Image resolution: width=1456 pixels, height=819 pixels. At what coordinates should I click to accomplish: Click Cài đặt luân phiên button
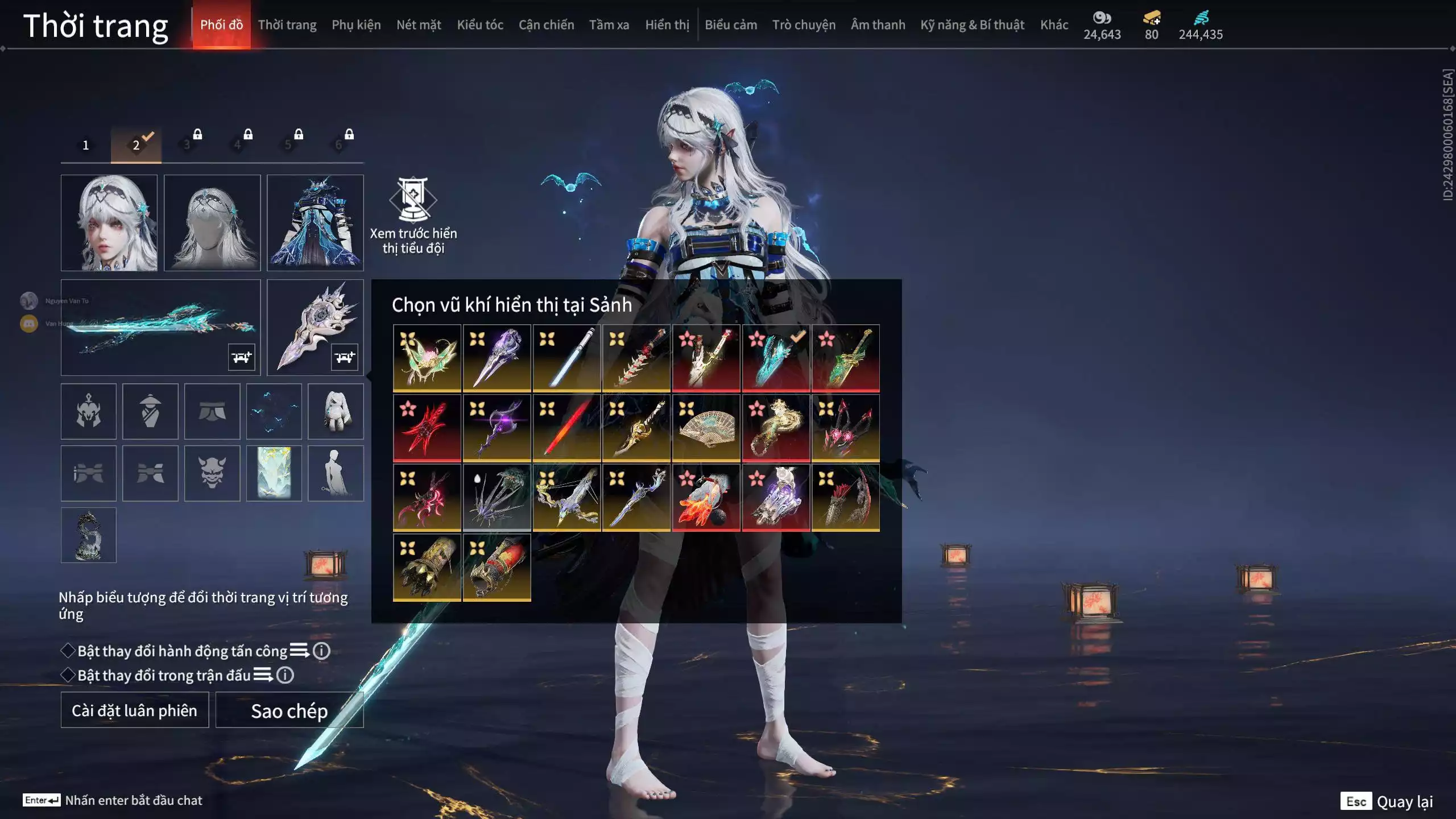point(135,710)
